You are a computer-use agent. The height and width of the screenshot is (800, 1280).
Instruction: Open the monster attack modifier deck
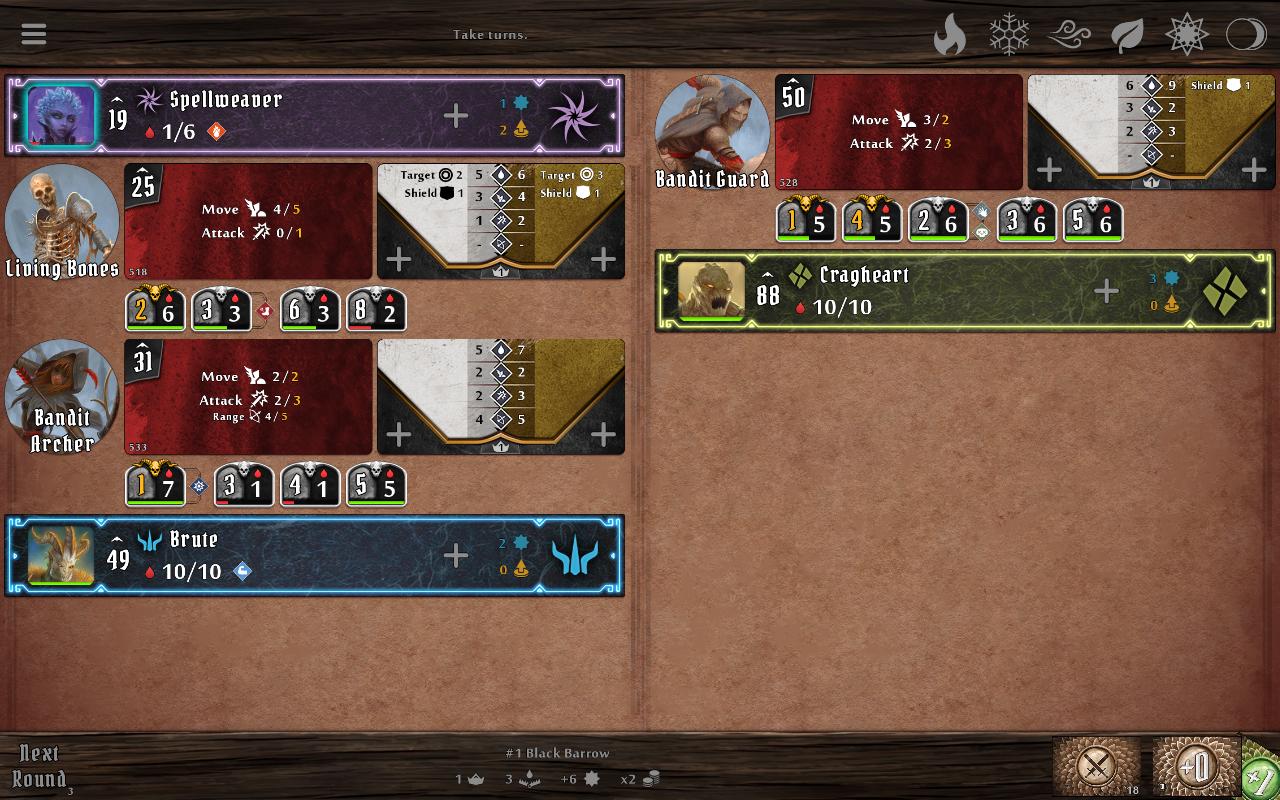(1096, 766)
